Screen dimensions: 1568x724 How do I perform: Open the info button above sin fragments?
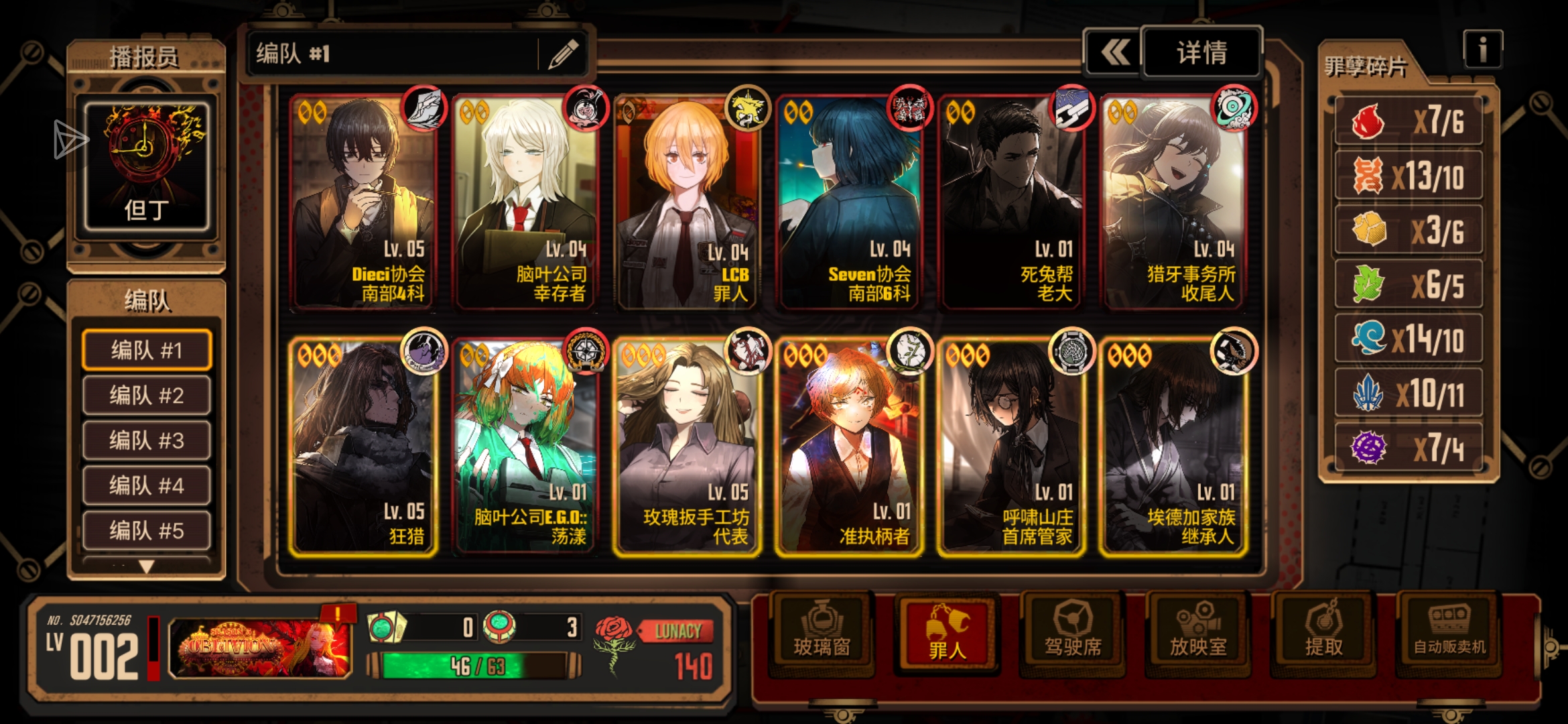click(1482, 49)
